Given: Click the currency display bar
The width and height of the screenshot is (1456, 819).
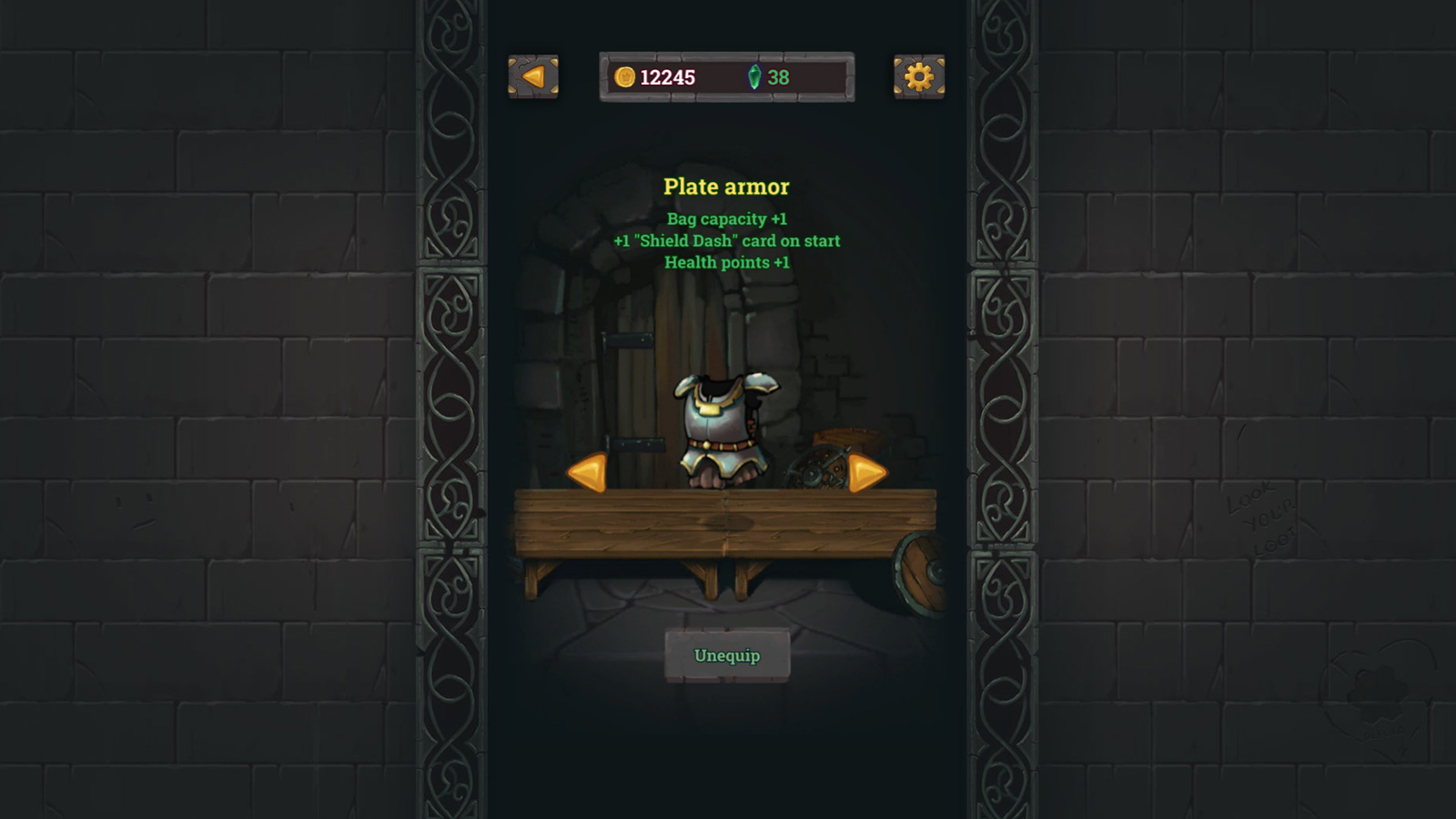Looking at the screenshot, I should [x=725, y=77].
